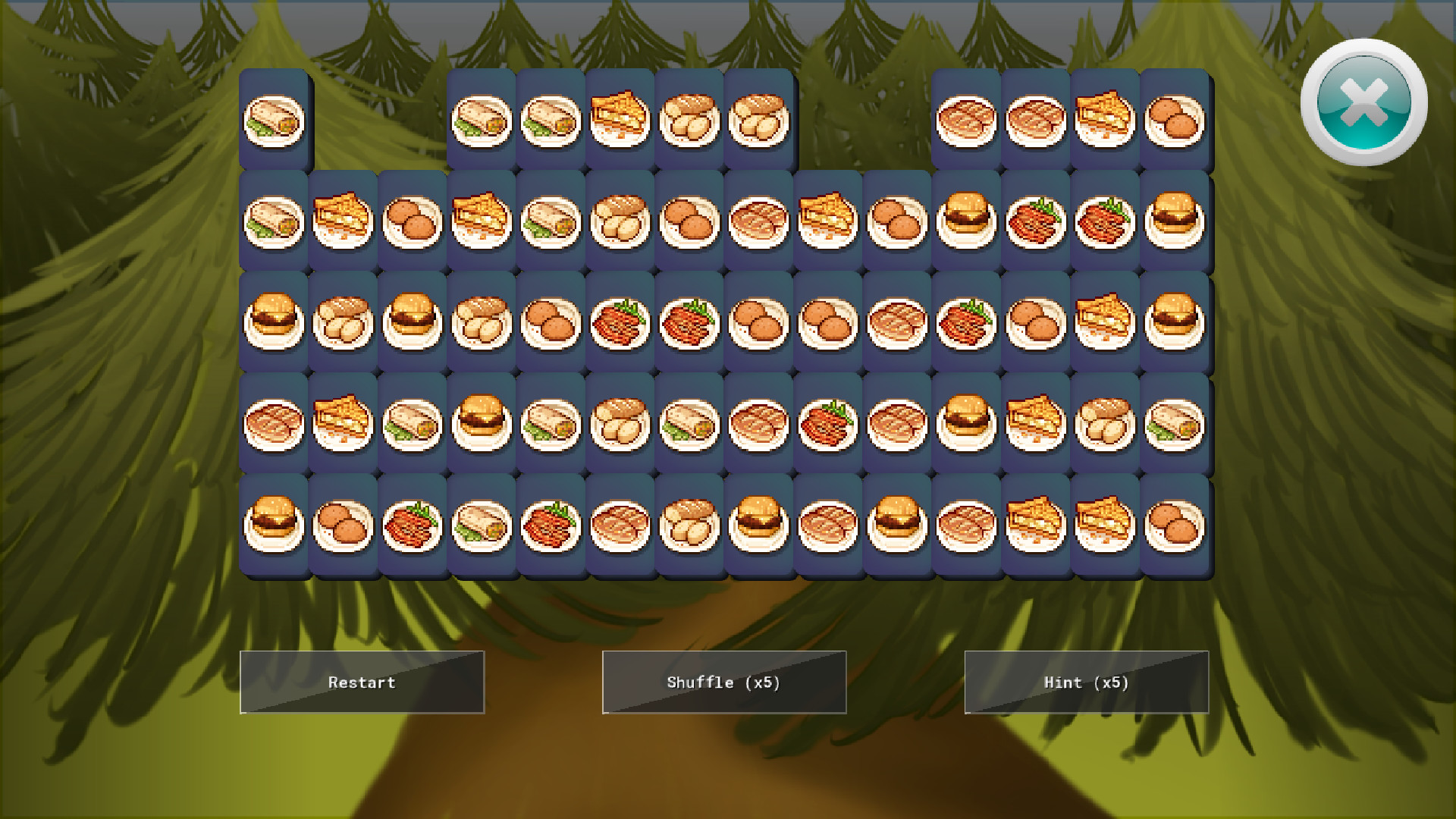Select the lone burrito tile at the top-left
Screen dimensions: 1456x819
(275, 120)
